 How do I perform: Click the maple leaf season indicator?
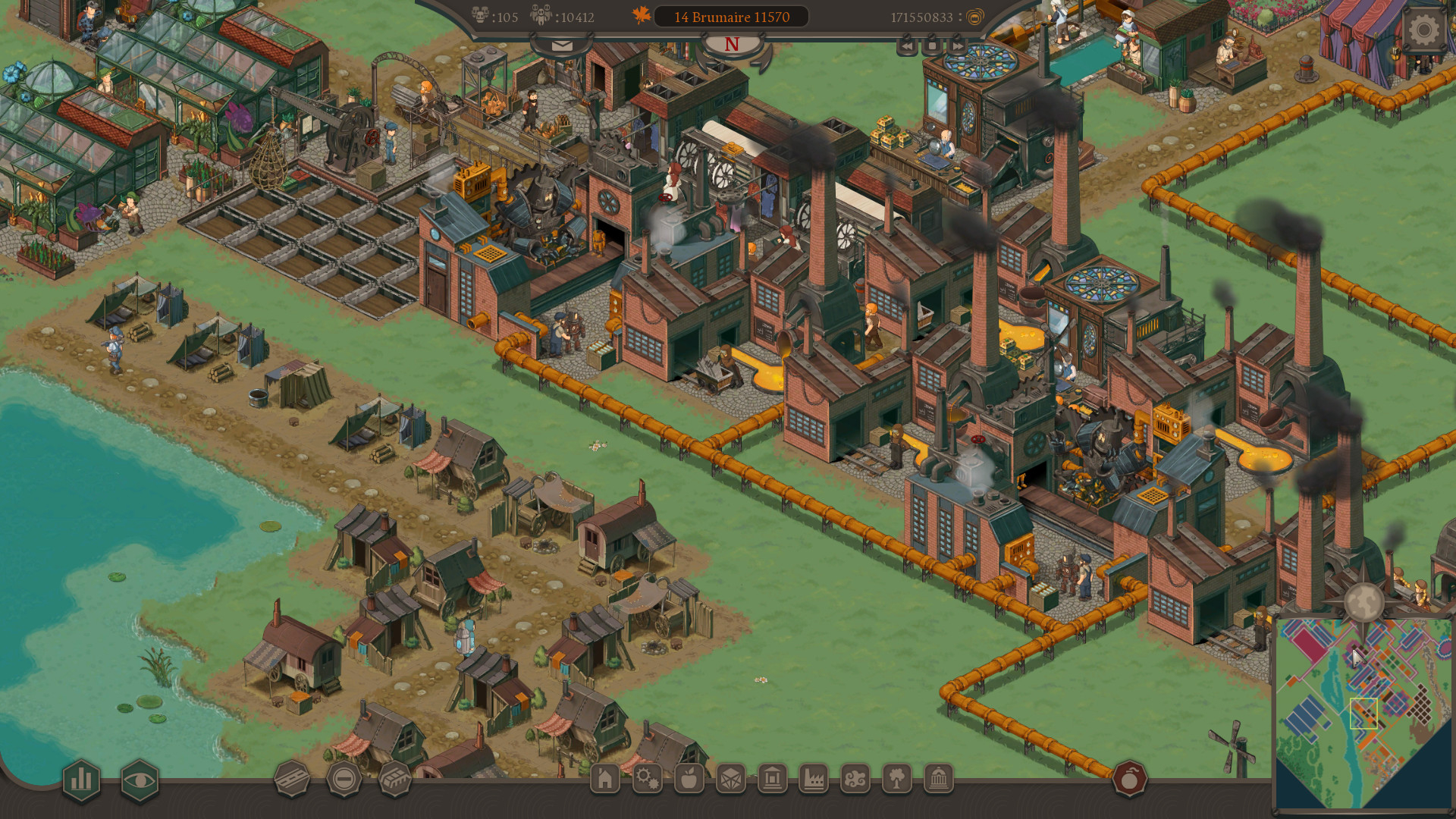639,14
